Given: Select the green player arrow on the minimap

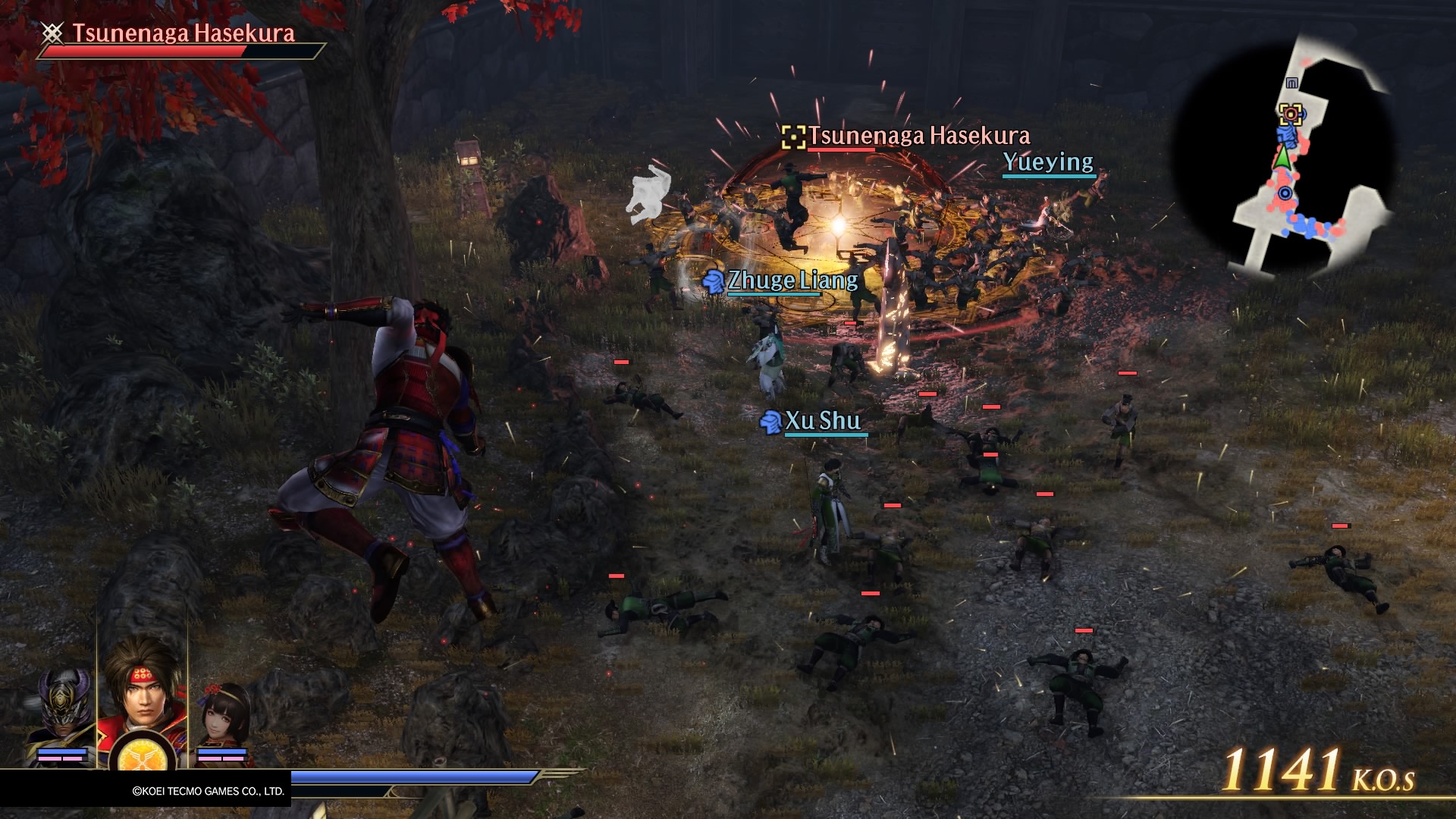Looking at the screenshot, I should (x=1283, y=157).
